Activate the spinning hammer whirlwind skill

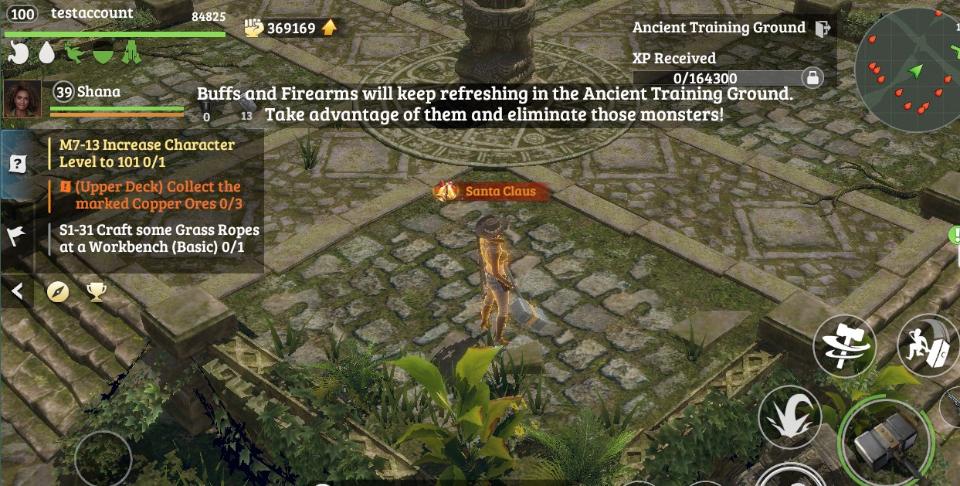pos(843,346)
